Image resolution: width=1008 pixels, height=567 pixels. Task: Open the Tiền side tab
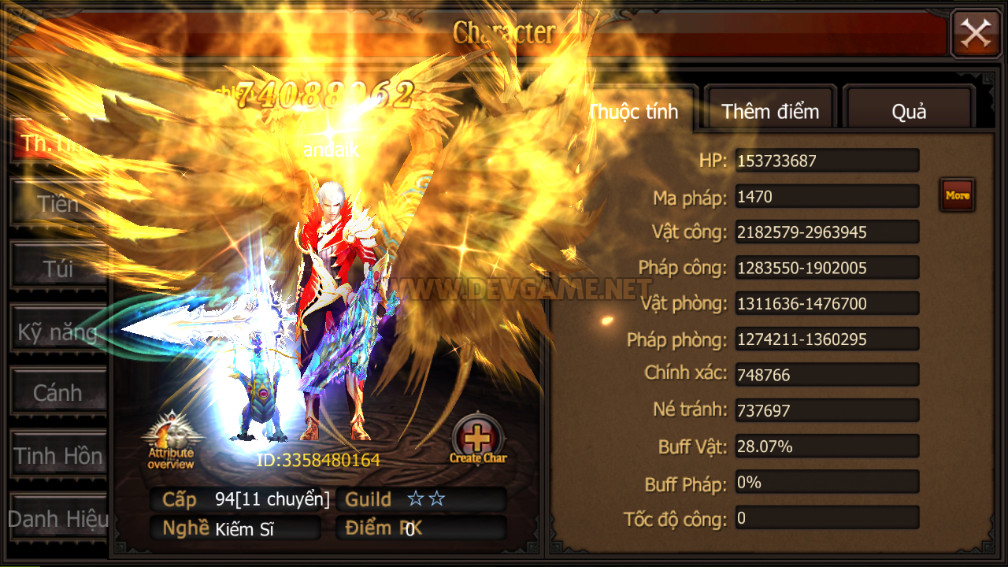(x=58, y=205)
